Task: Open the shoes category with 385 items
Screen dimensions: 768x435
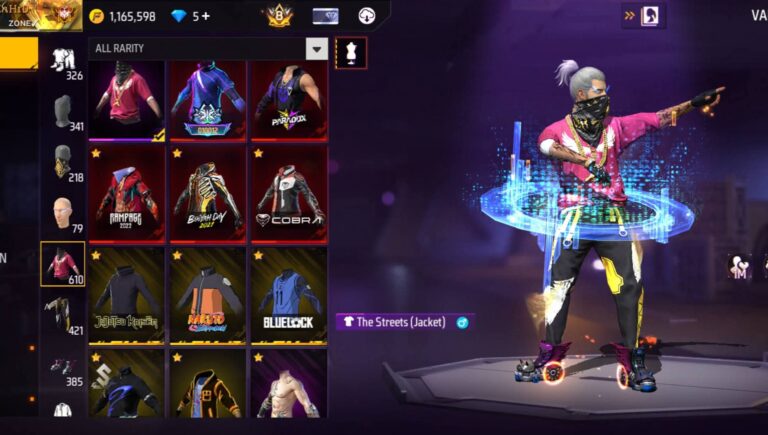Action: (63, 368)
